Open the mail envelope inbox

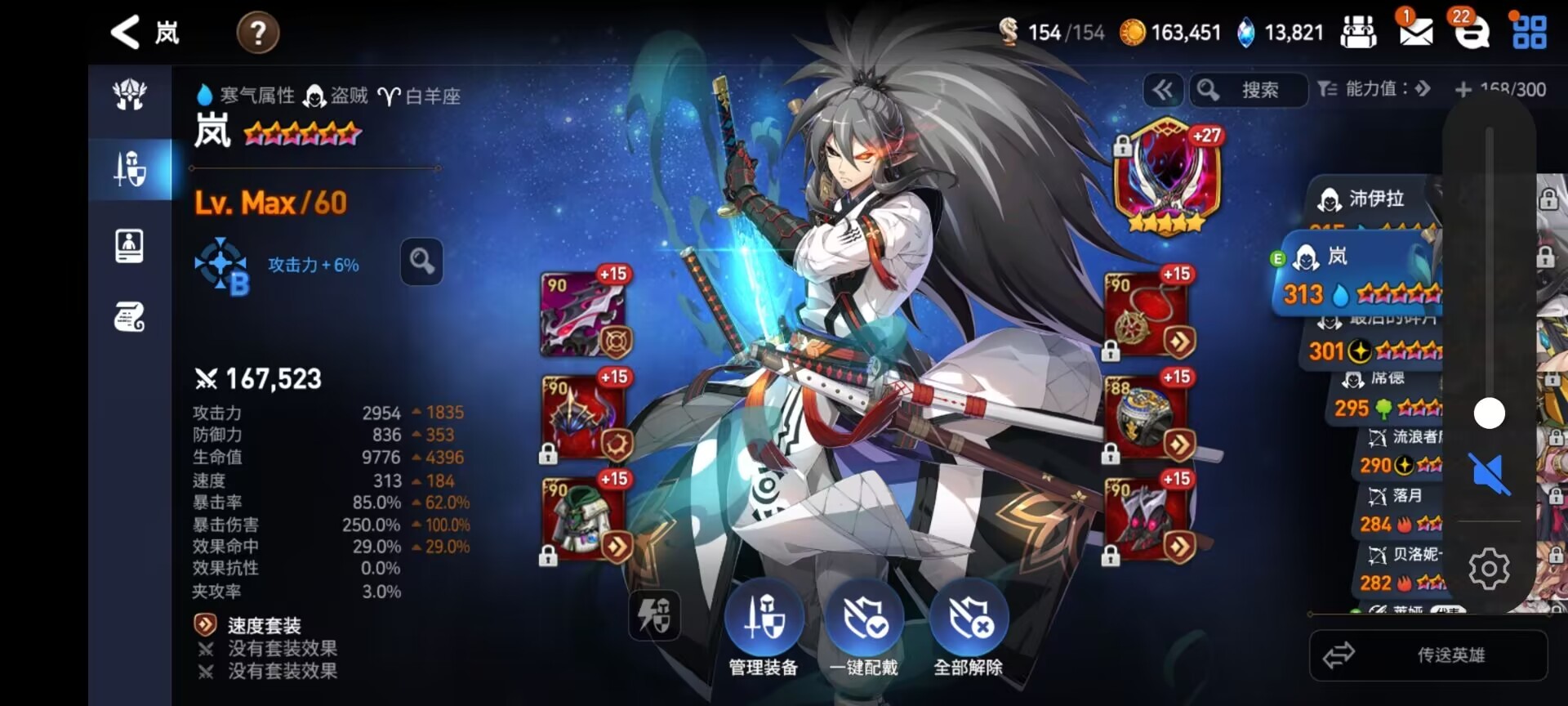click(x=1415, y=33)
